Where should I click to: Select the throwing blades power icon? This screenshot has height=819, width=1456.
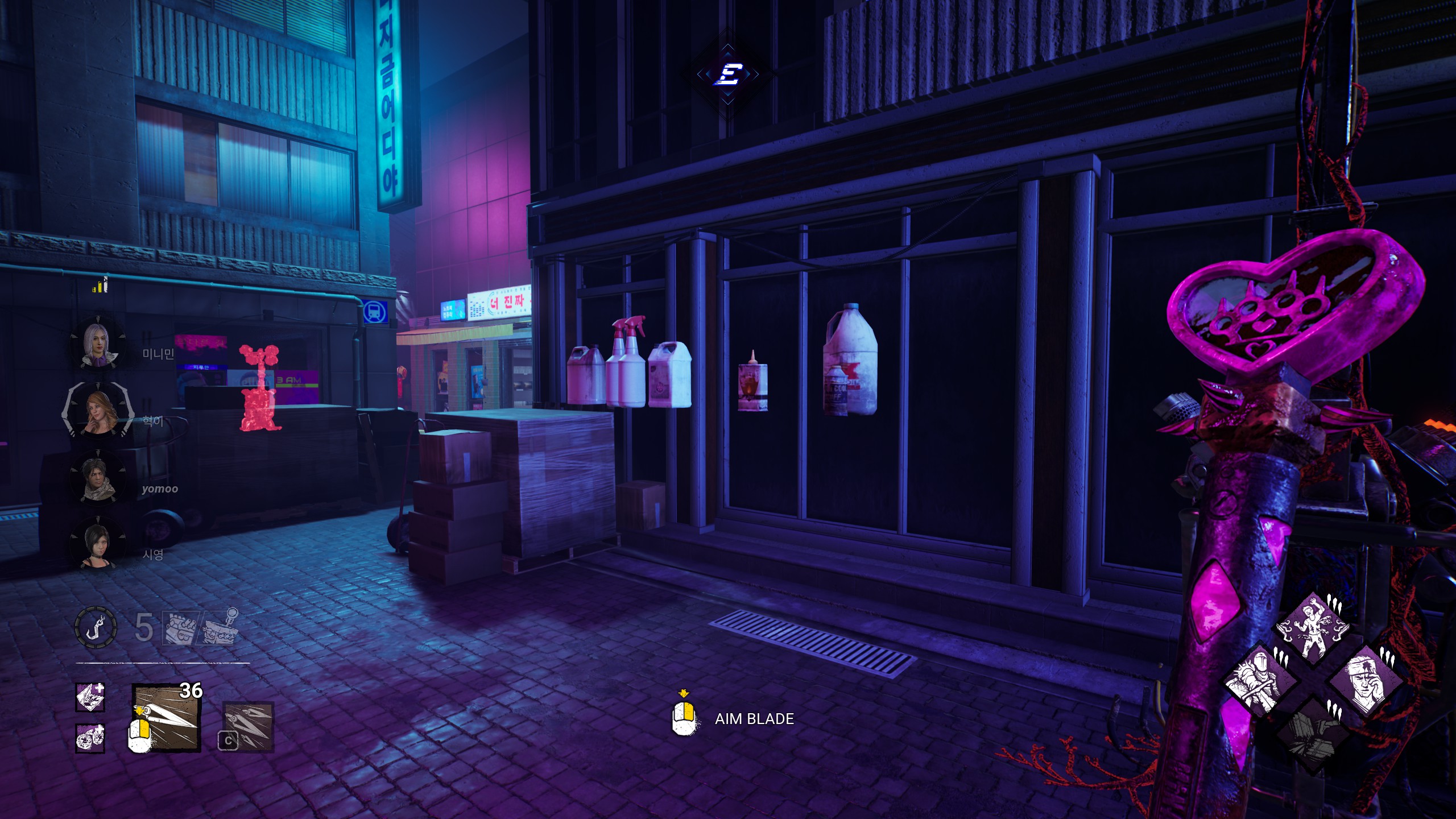[167, 718]
